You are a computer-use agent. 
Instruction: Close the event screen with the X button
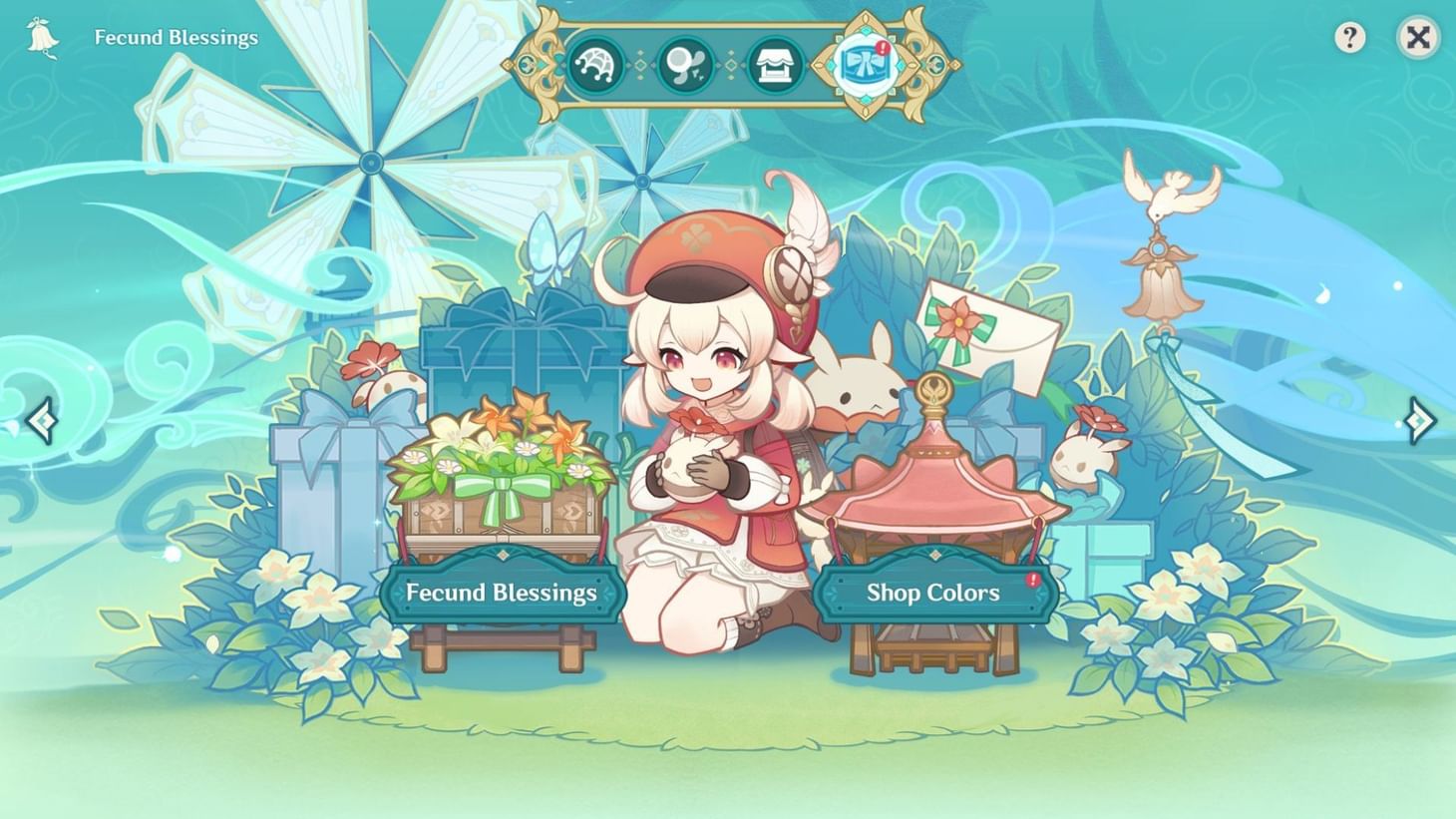pos(1417,38)
